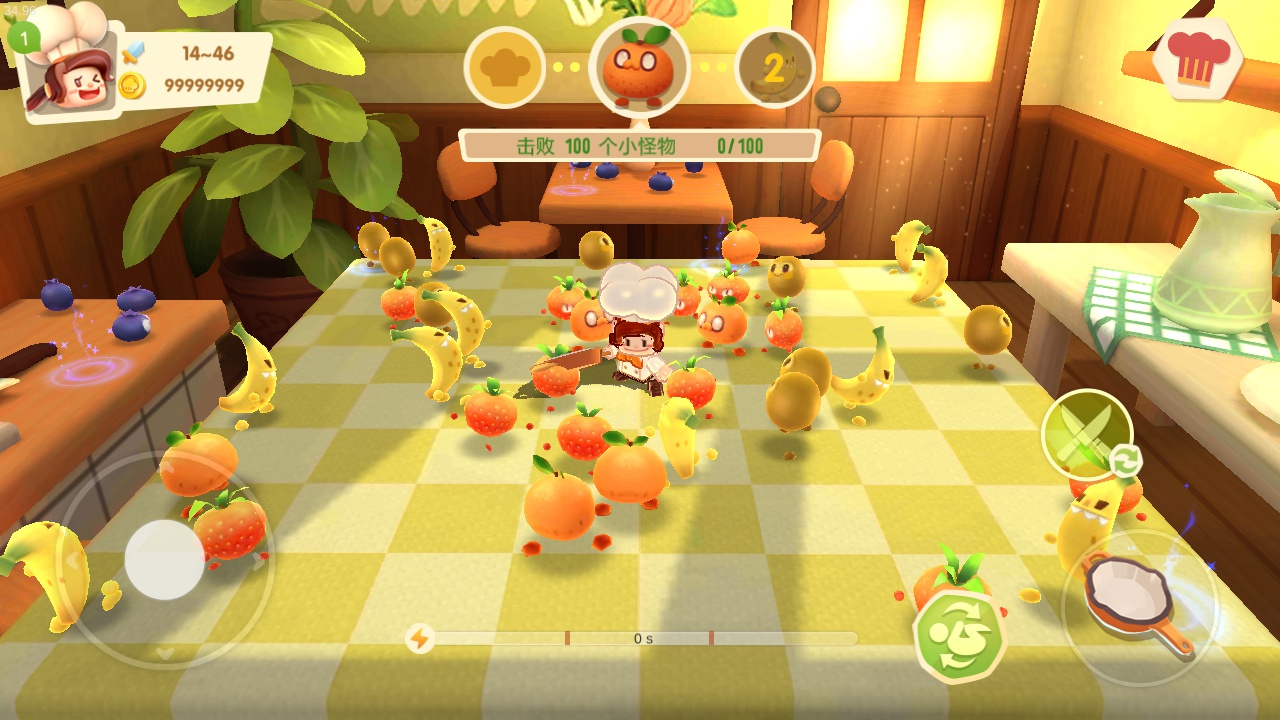Tap the red chef hat menu button
Image resolution: width=1280 pixels, height=720 pixels.
click(1196, 62)
